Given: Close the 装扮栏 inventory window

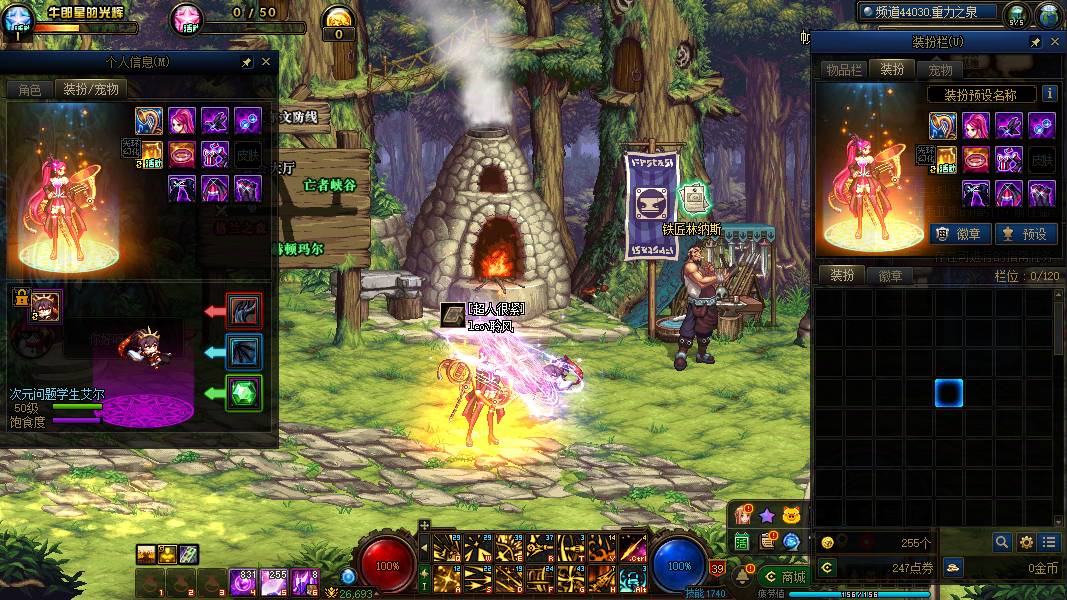Looking at the screenshot, I should pos(1055,42).
